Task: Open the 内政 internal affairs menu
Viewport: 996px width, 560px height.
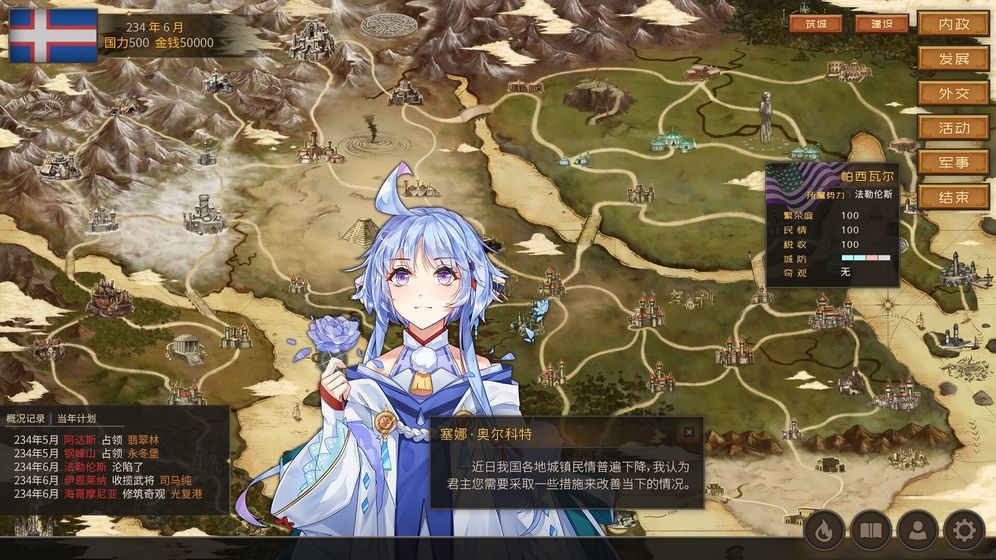Action: (953, 24)
